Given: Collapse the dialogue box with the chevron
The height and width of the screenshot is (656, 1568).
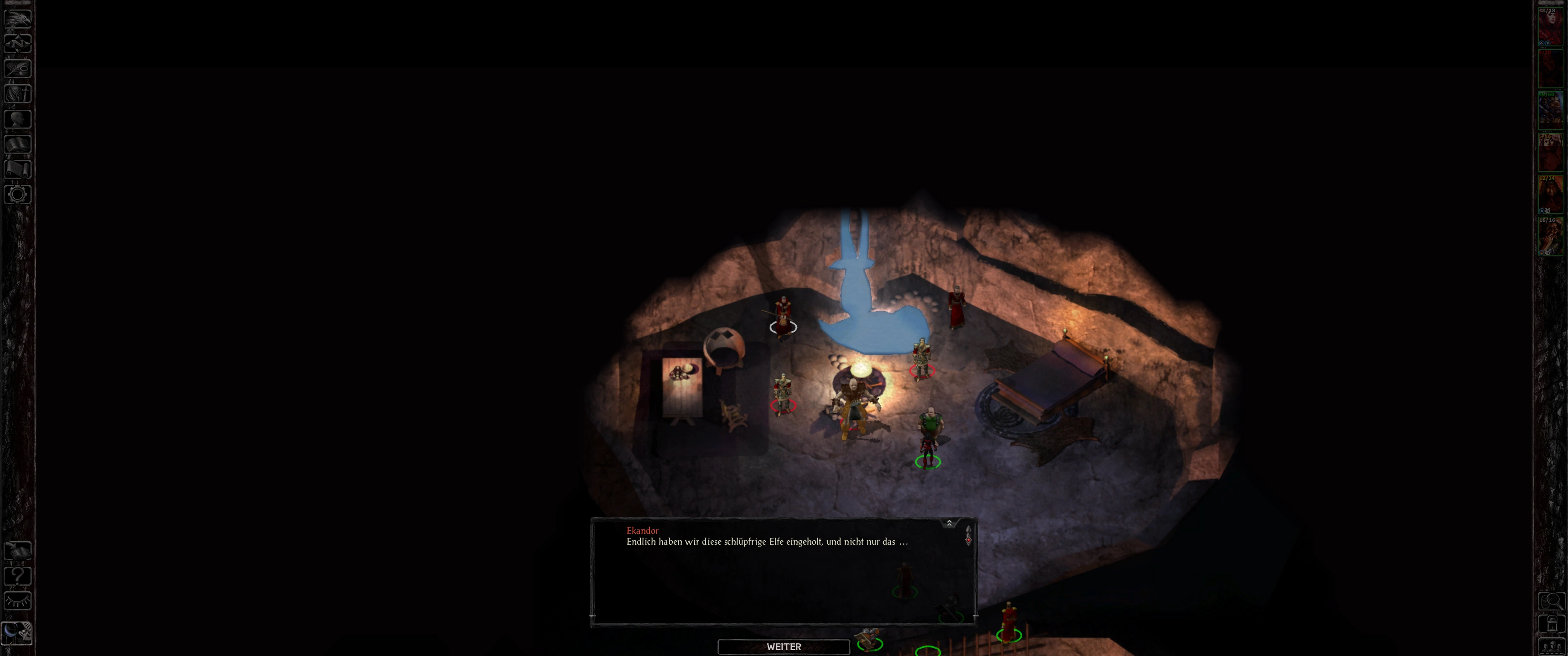Looking at the screenshot, I should click(949, 523).
